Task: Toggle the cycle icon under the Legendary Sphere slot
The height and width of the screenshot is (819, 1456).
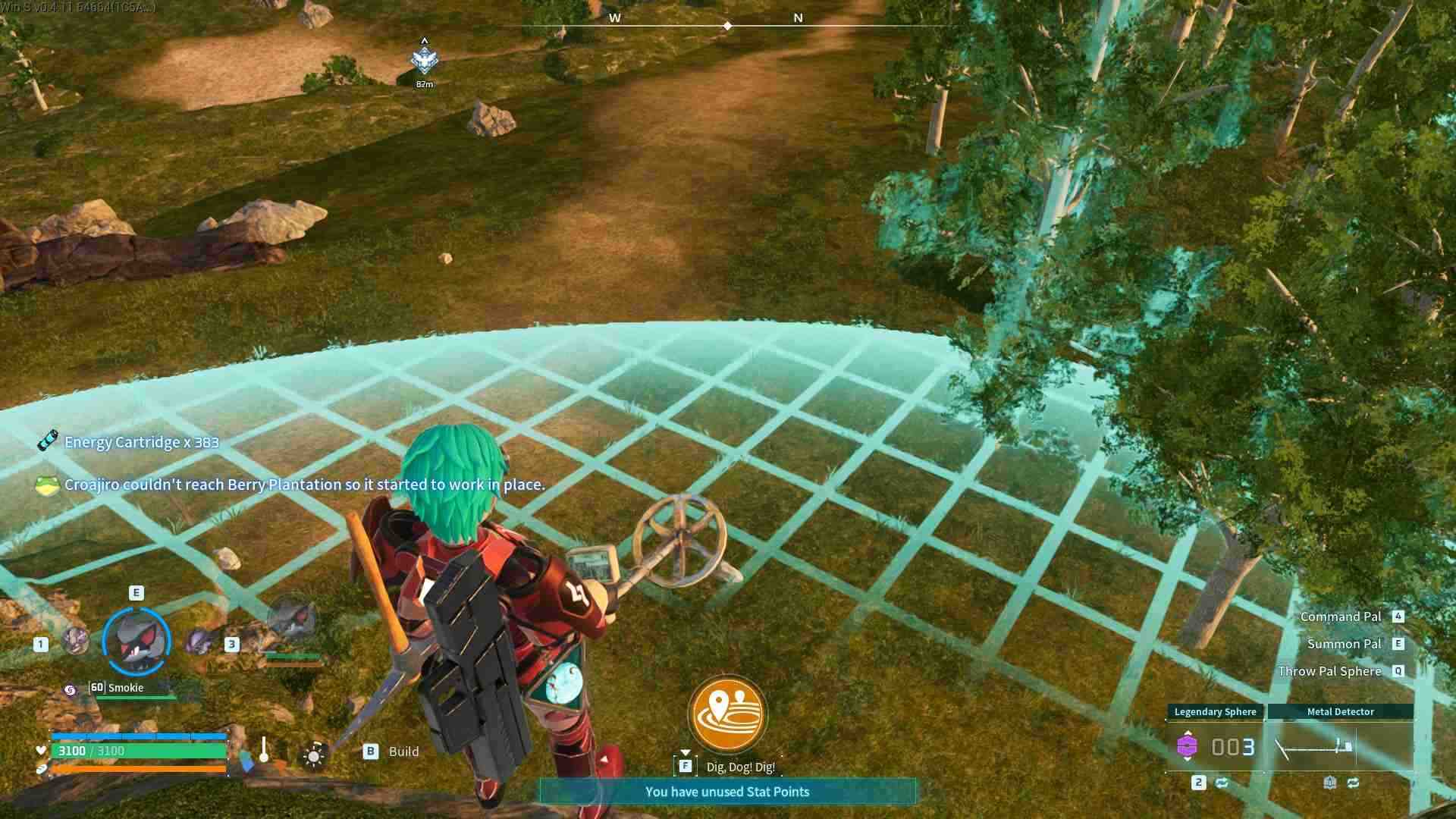Action: (1222, 782)
